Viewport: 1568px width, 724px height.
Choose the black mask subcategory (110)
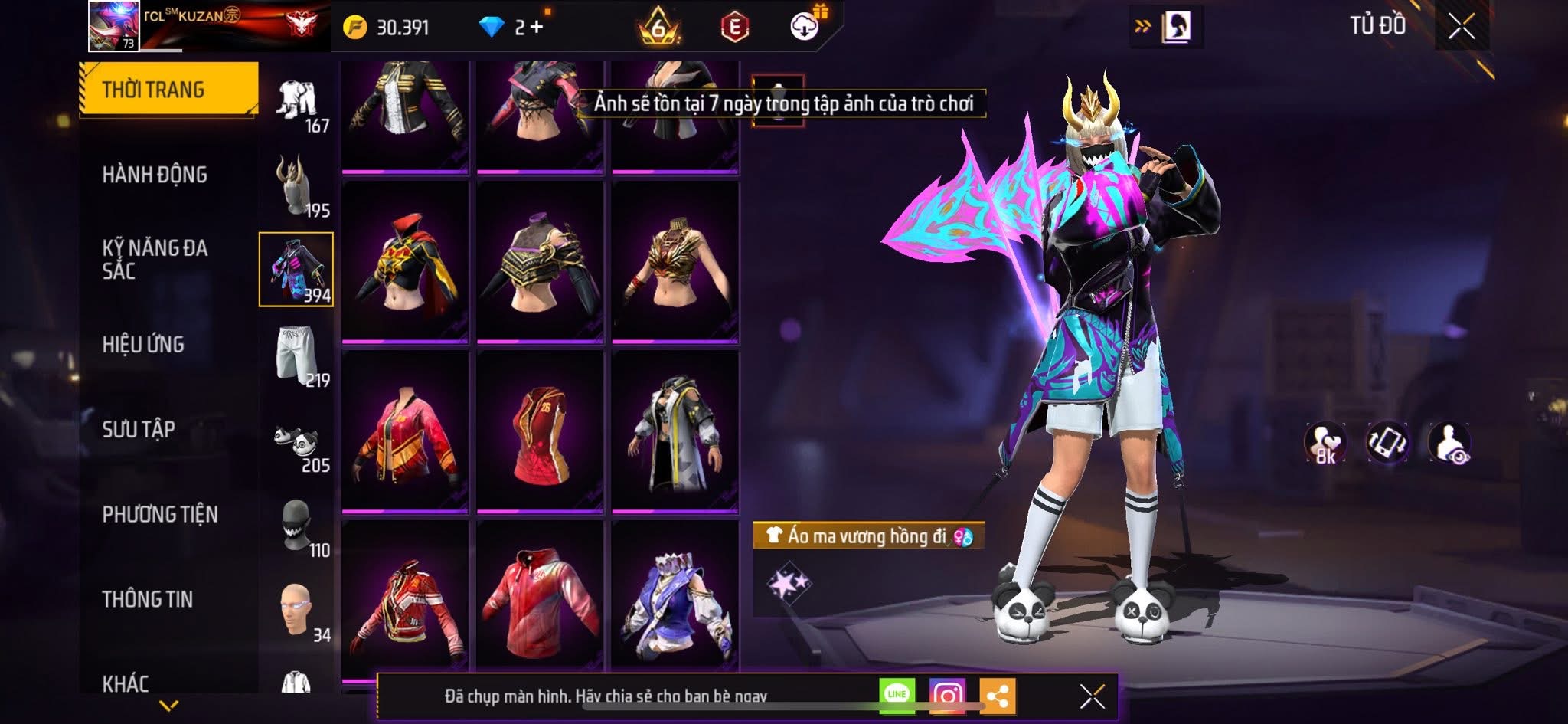pyautogui.click(x=297, y=526)
